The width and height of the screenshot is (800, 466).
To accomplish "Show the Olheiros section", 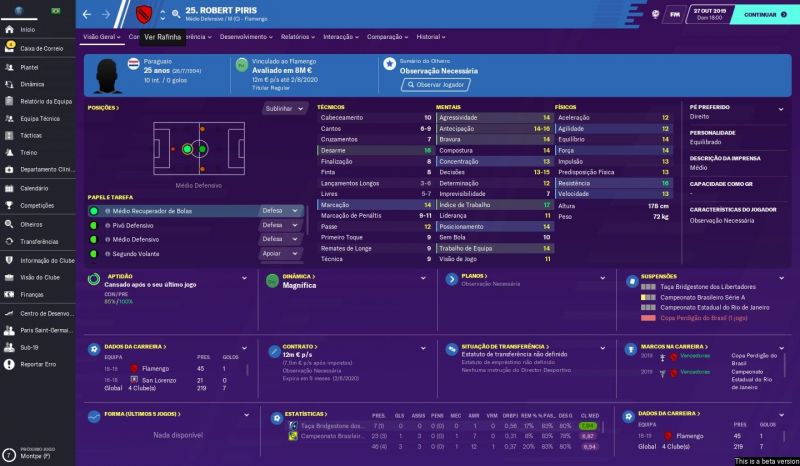I will pos(32,224).
